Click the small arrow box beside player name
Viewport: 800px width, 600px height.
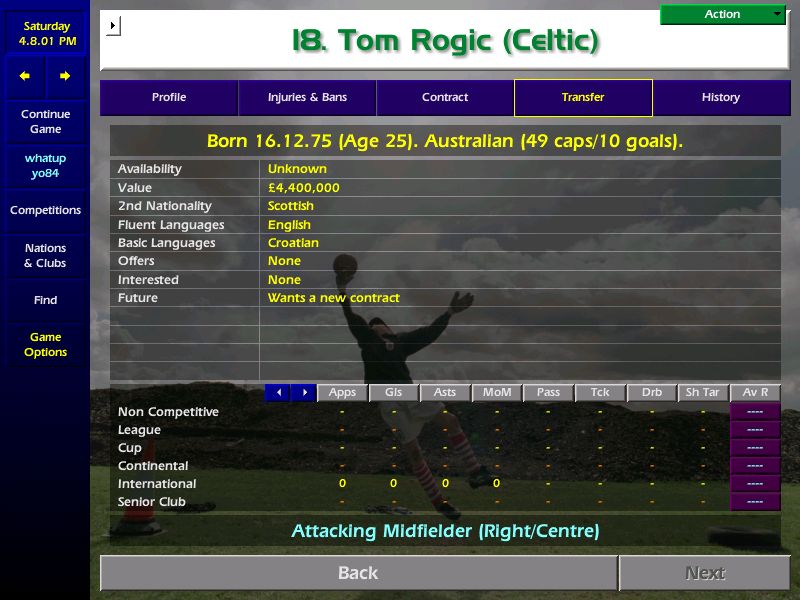[x=113, y=25]
